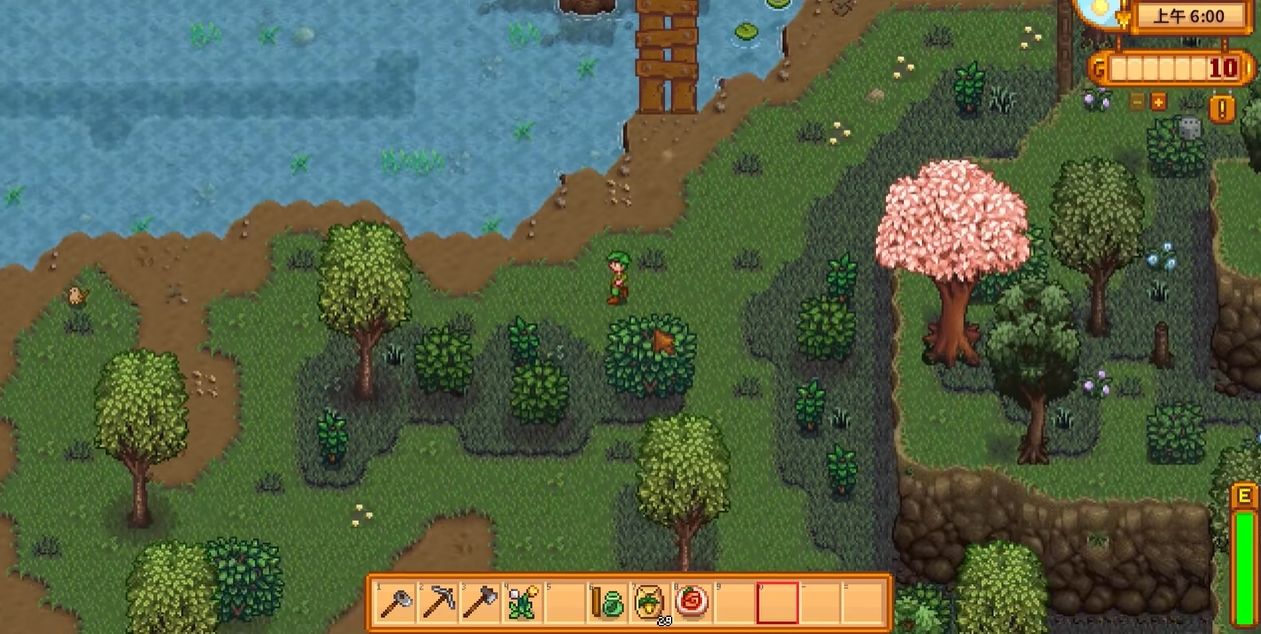This screenshot has width=1261, height=634.
Task: Choose the axe in the toolbar
Action: 481,602
